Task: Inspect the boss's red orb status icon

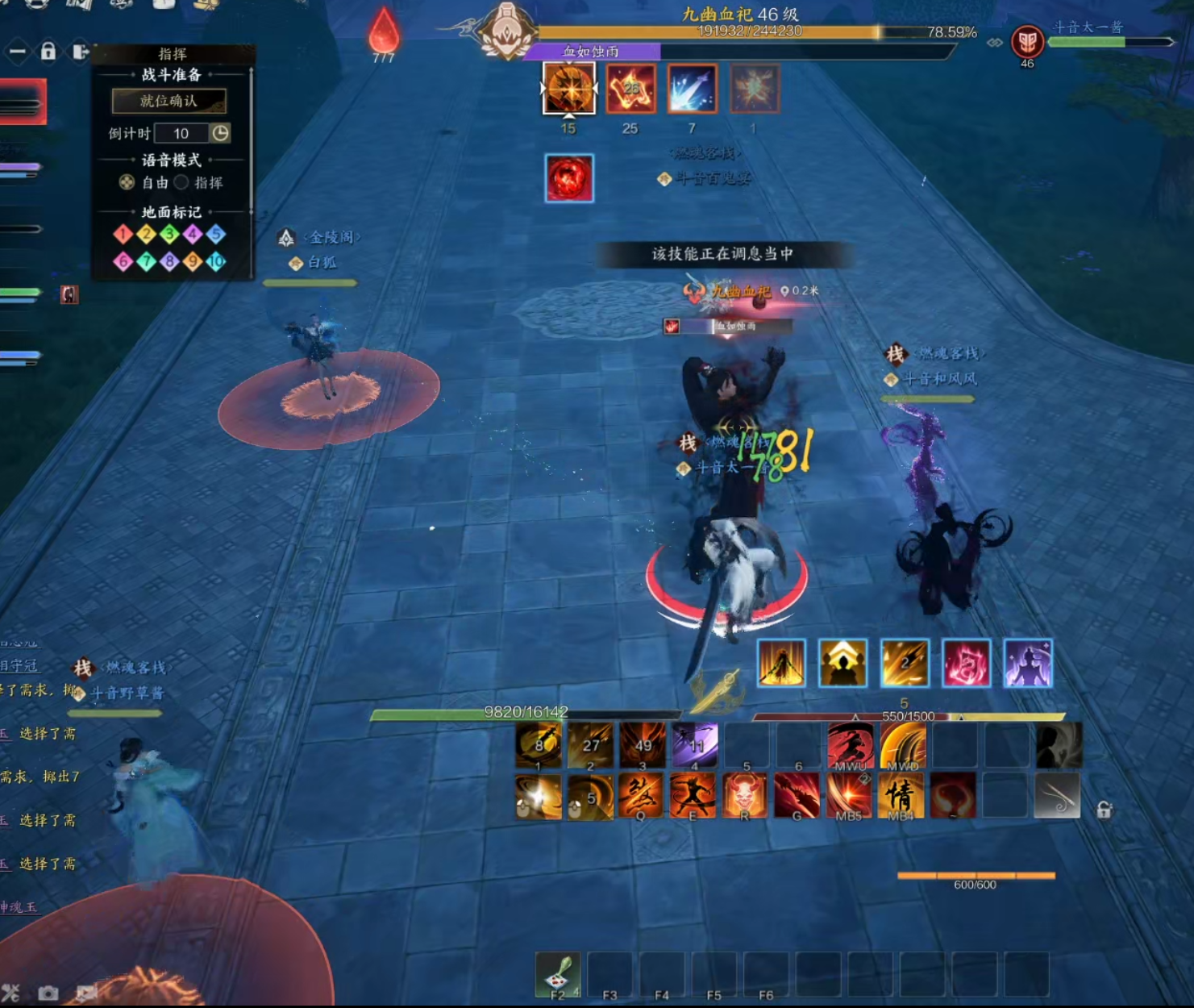Action: click(x=569, y=177)
